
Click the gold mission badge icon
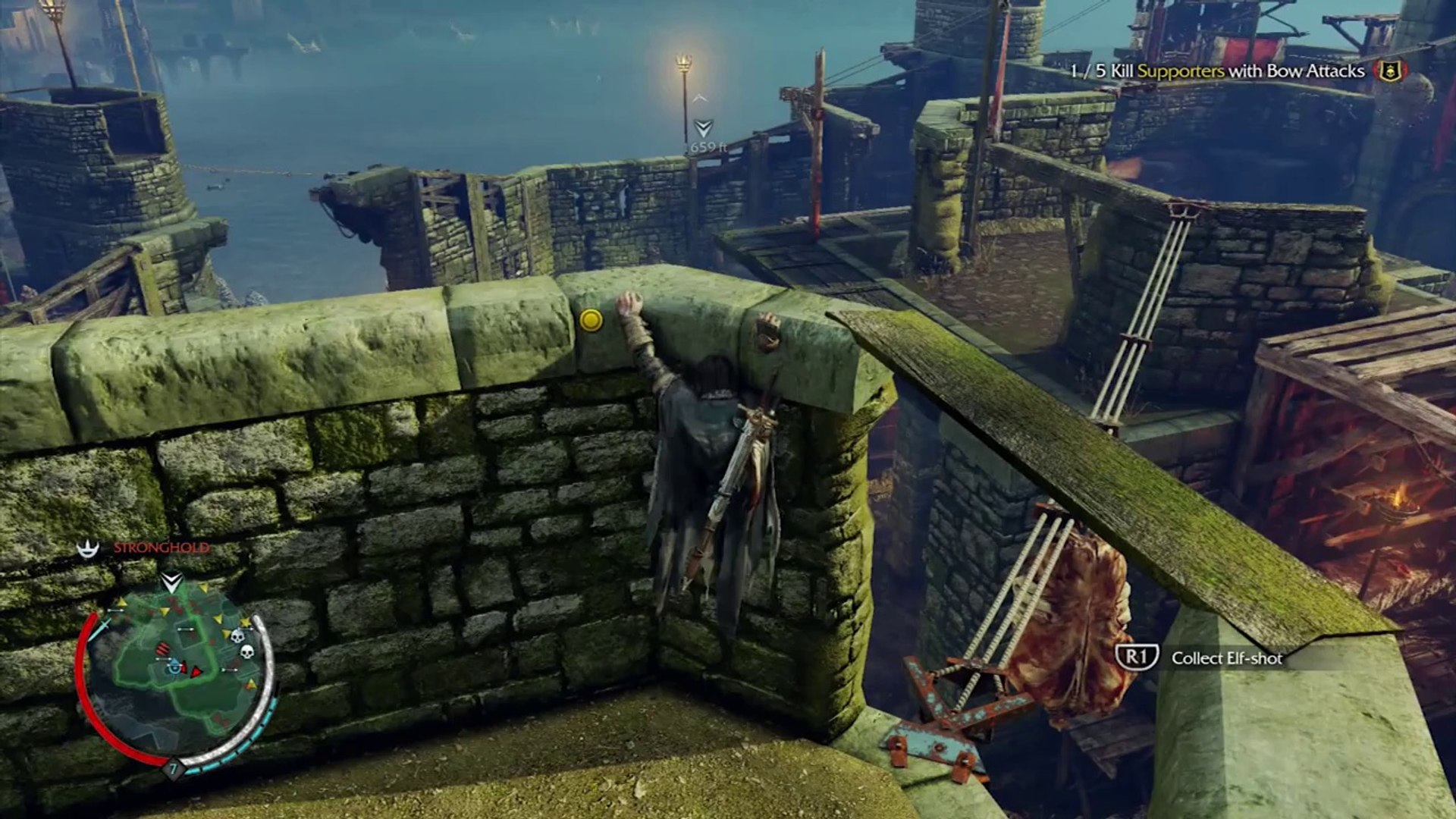[1389, 71]
